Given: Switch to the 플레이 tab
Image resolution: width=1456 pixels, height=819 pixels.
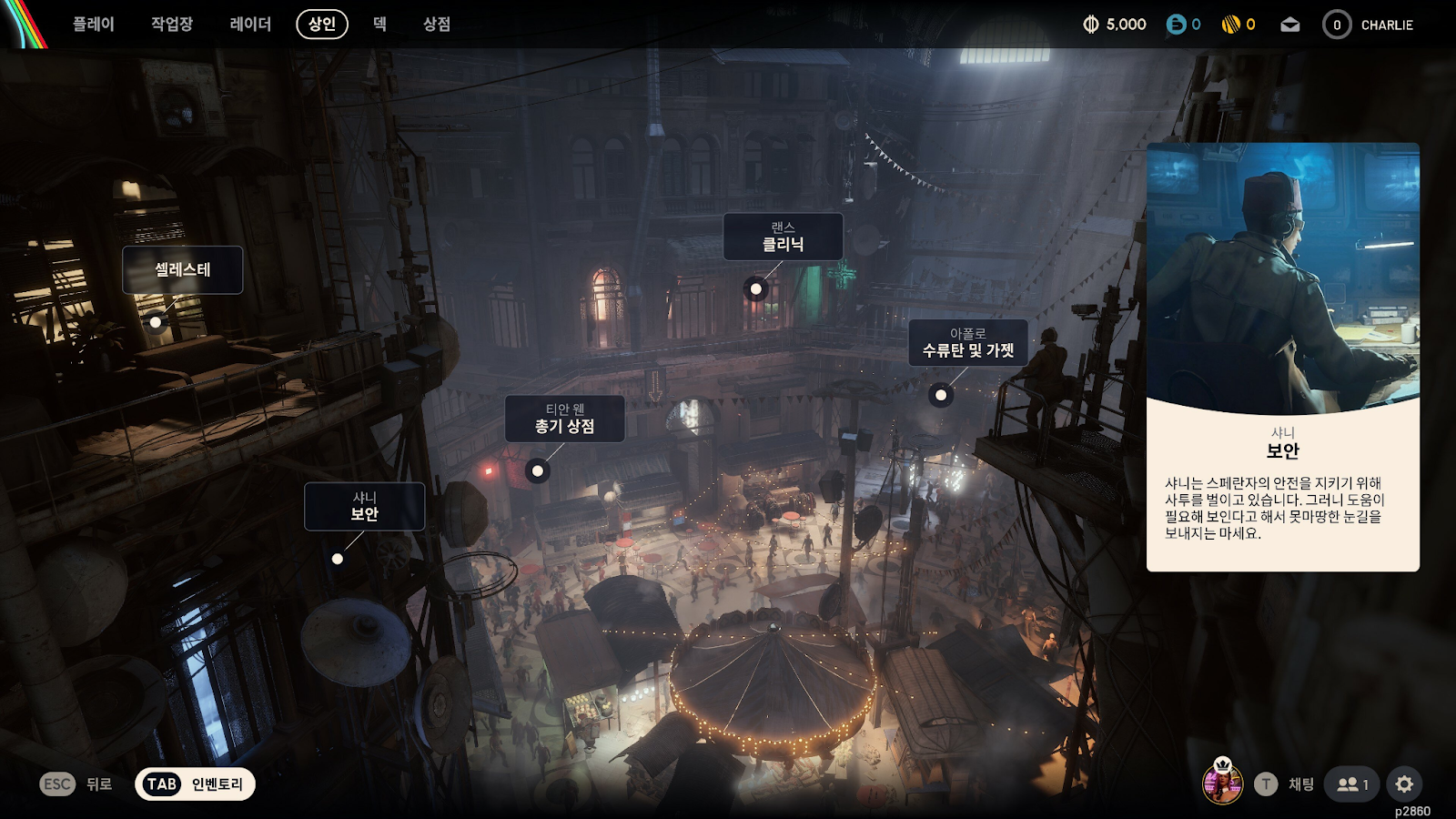Looking at the screenshot, I should click(94, 25).
